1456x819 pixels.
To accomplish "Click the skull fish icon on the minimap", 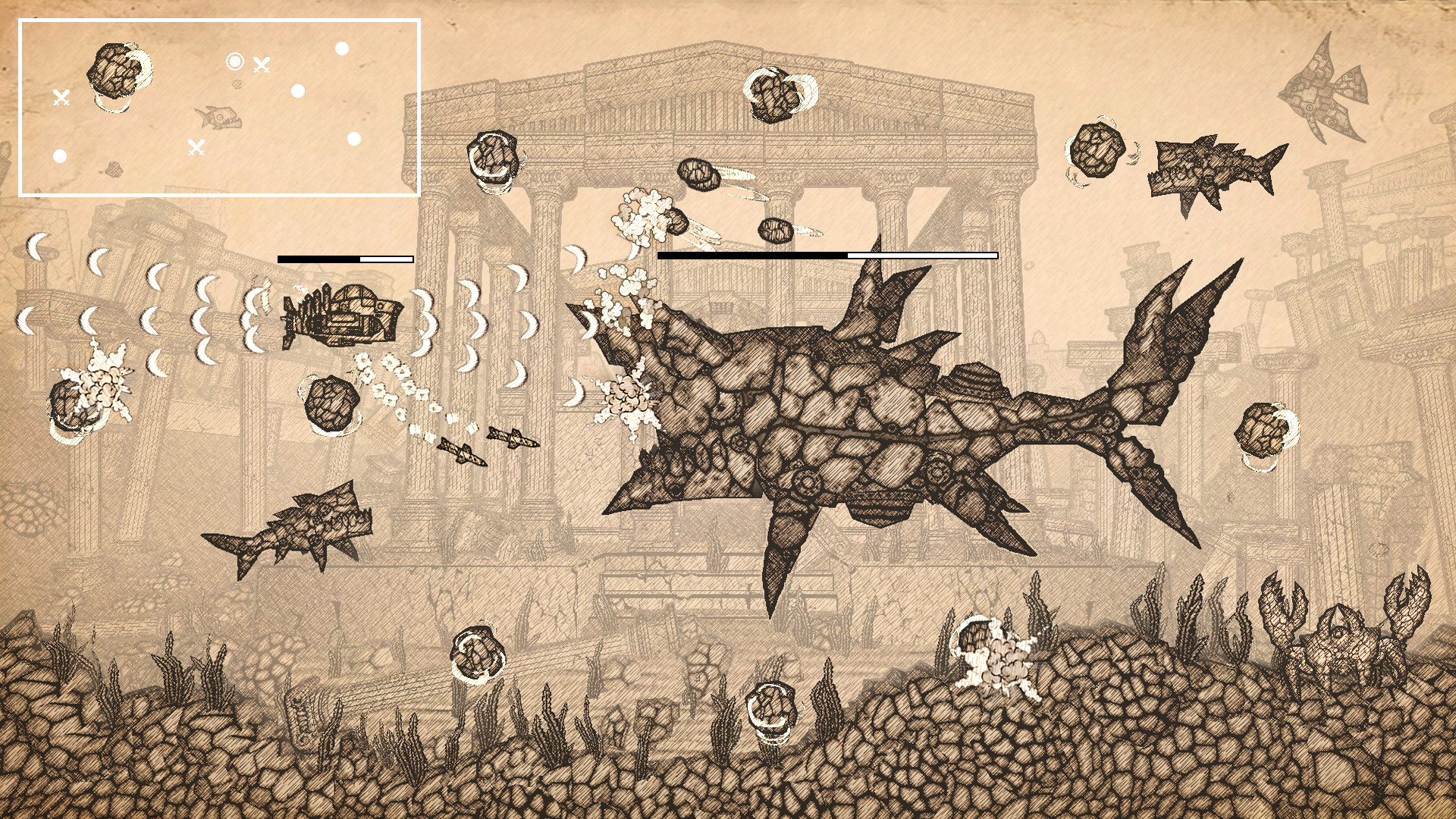I will point(218,118).
